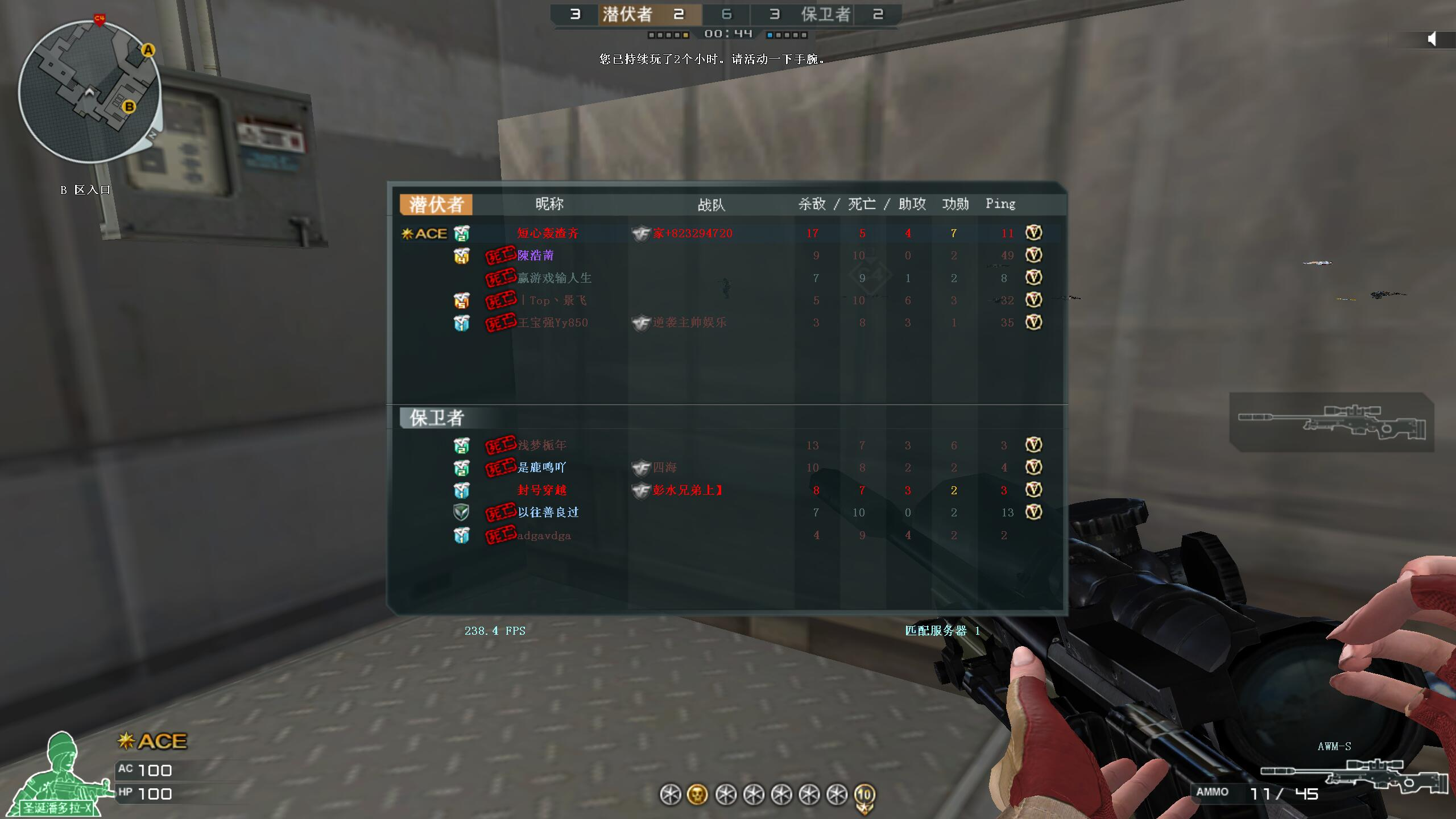Pick player 浅梦栀年 in defenders list
The image size is (1456, 819).
(541, 445)
